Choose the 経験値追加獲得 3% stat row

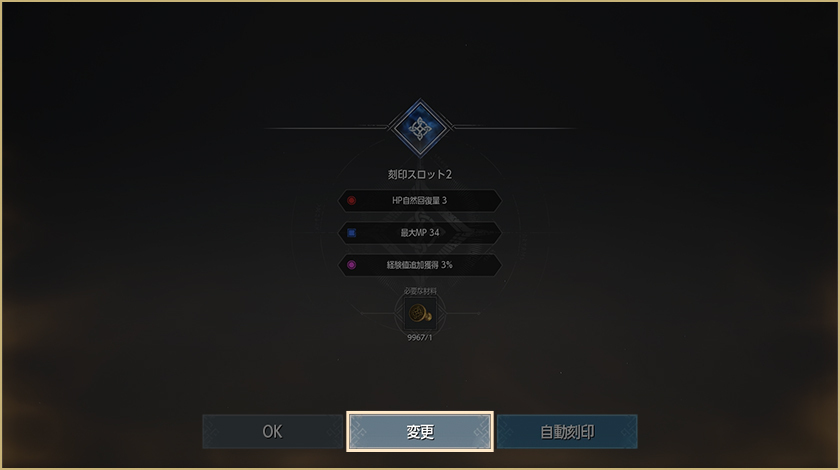pos(420,265)
